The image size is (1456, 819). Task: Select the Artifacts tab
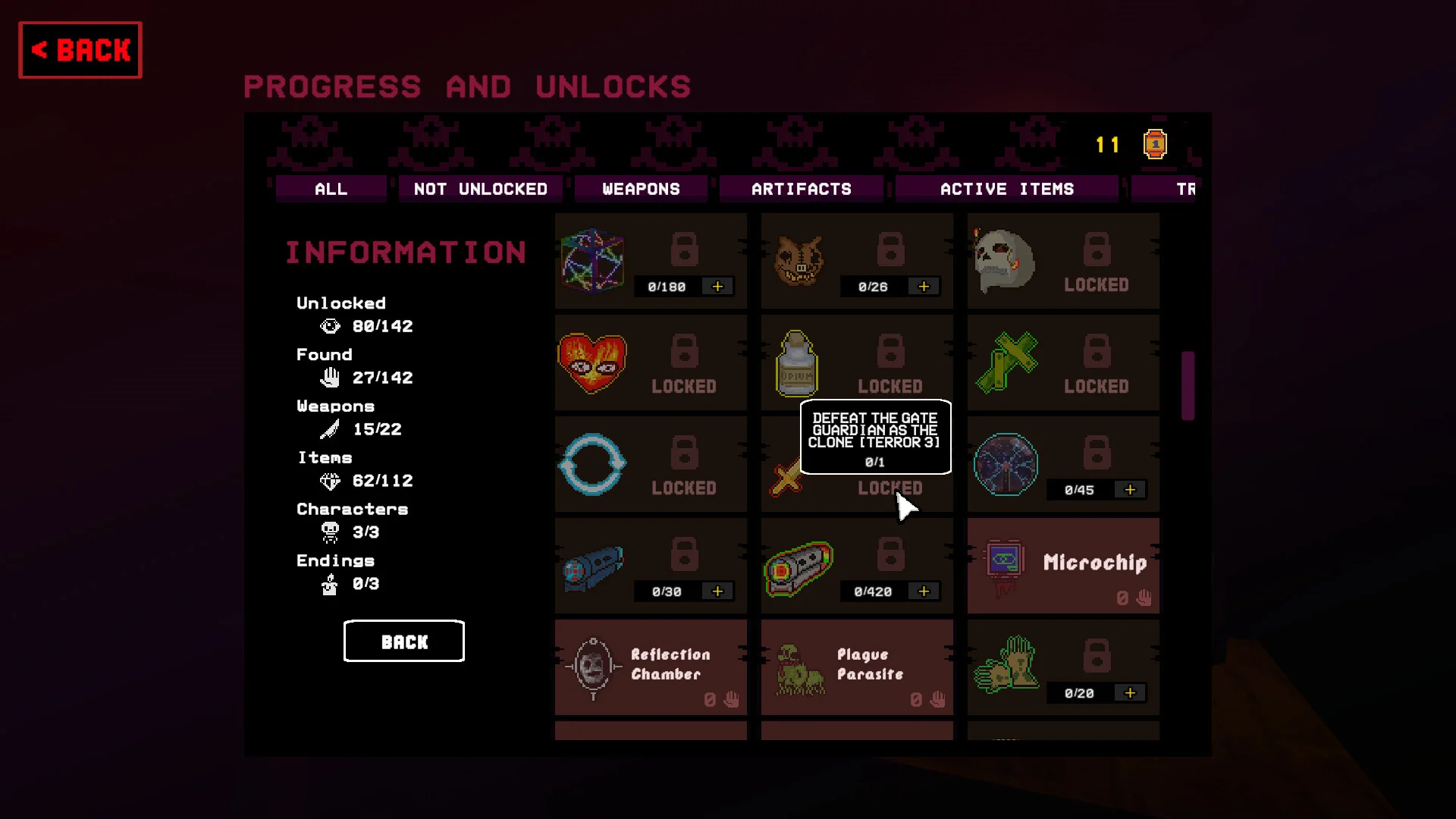(x=801, y=189)
